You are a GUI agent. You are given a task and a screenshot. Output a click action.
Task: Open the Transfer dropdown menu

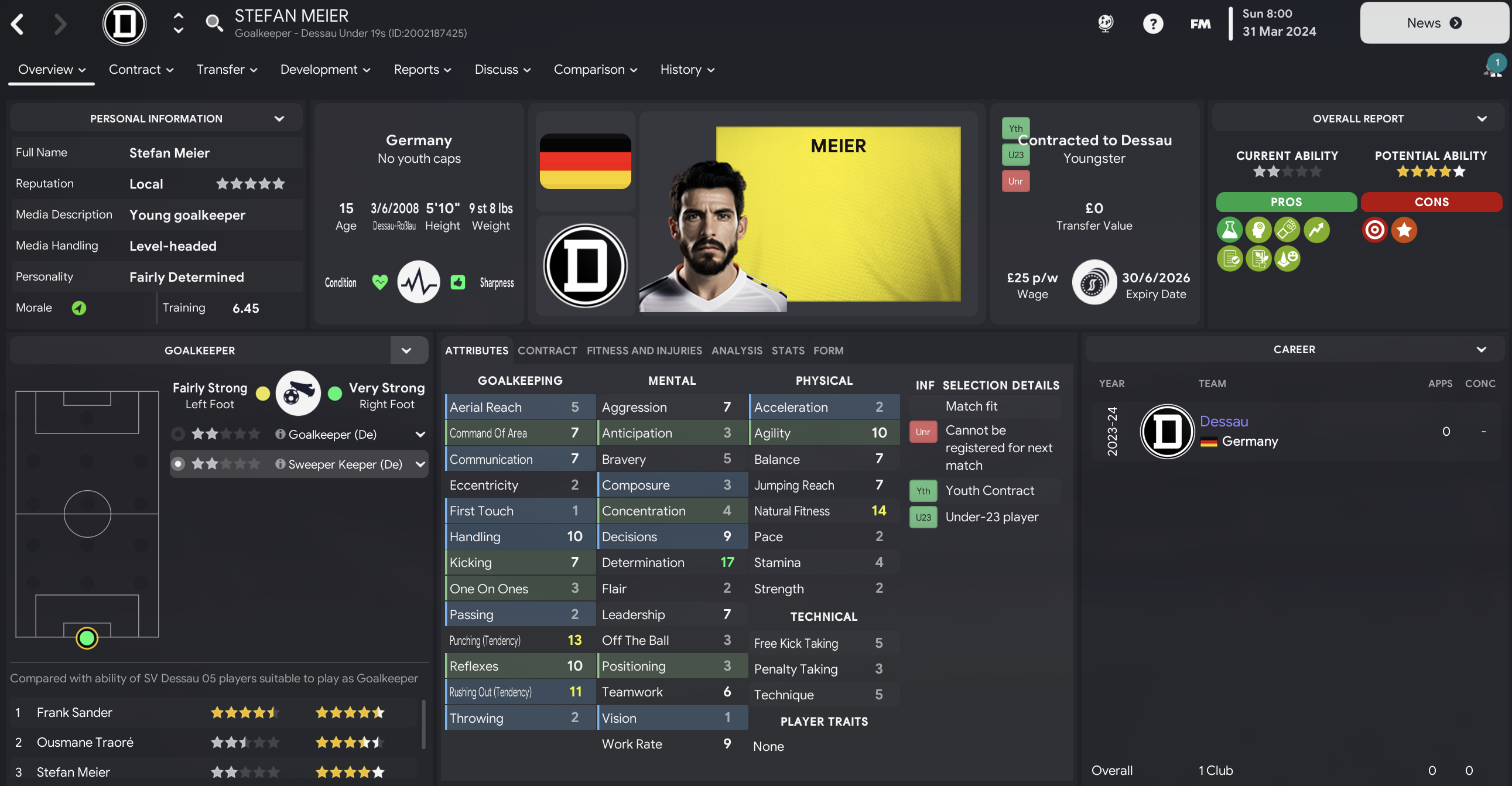click(227, 69)
